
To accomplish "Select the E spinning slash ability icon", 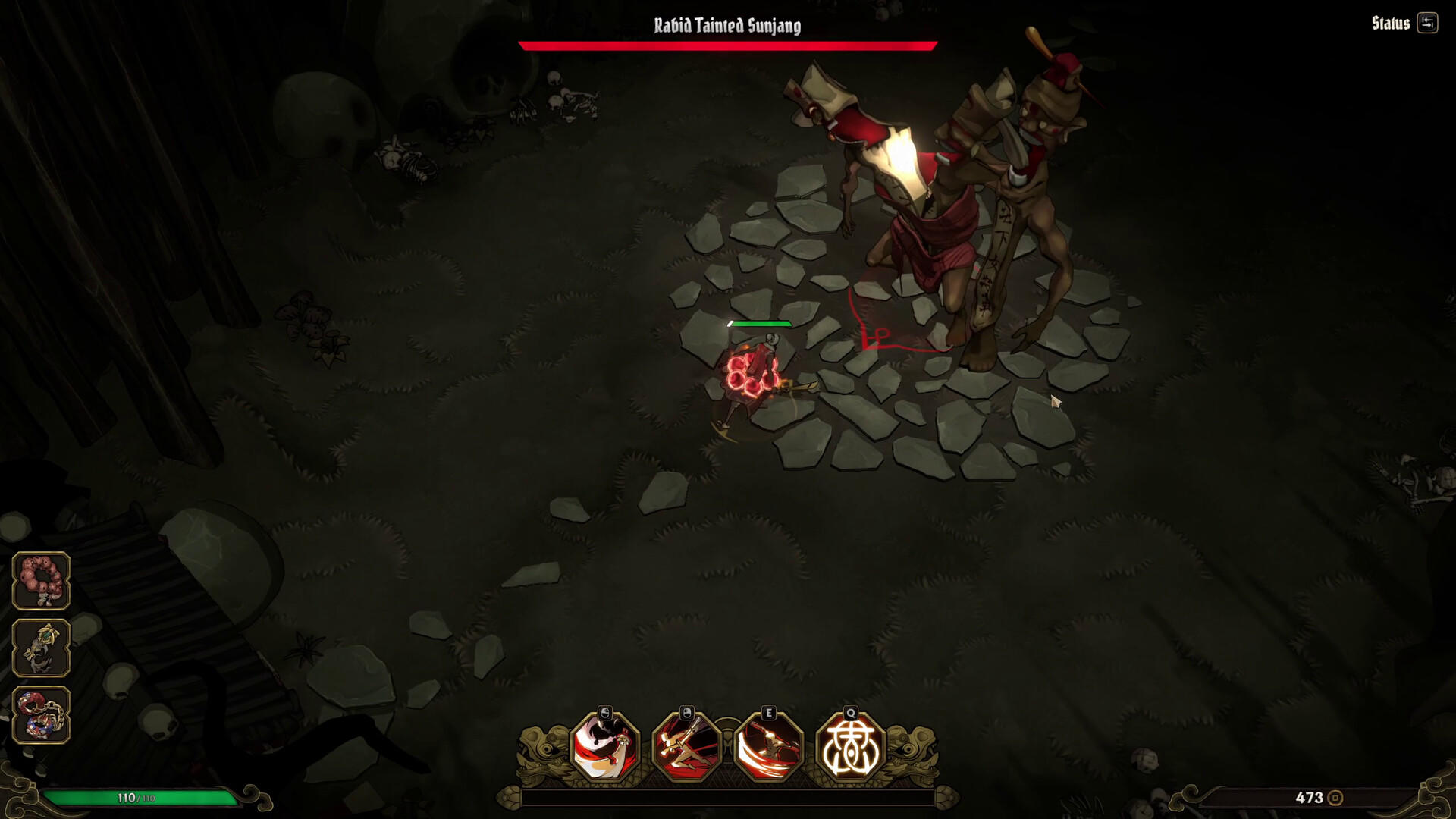I will click(767, 747).
